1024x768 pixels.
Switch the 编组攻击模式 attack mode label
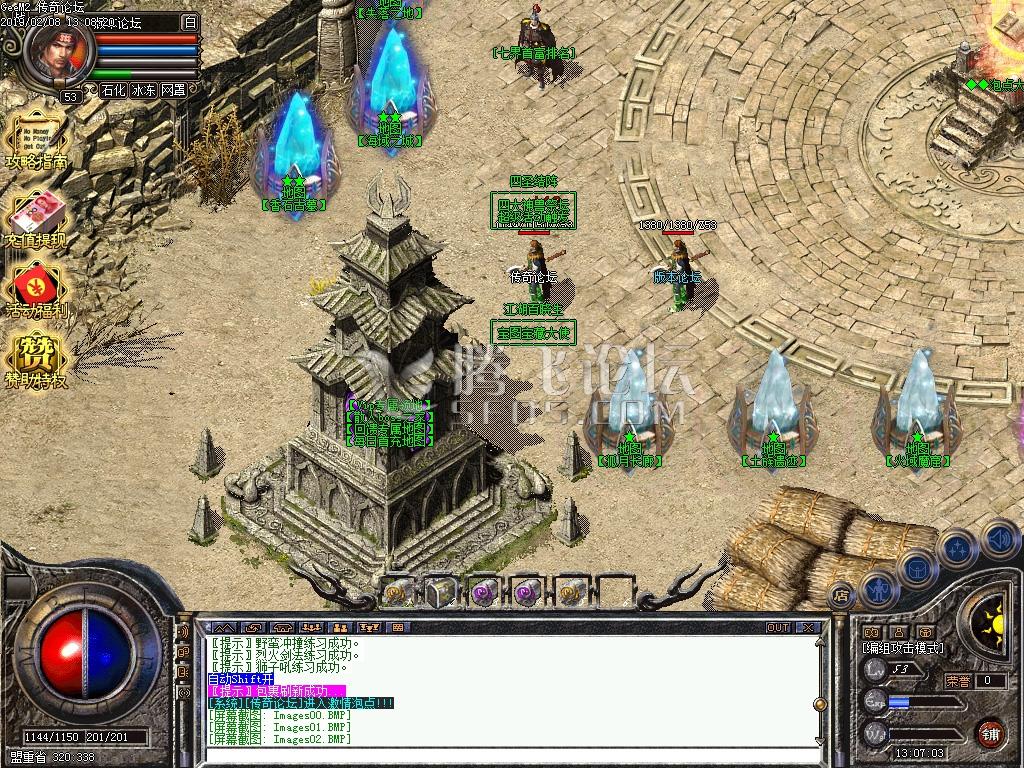pos(903,648)
